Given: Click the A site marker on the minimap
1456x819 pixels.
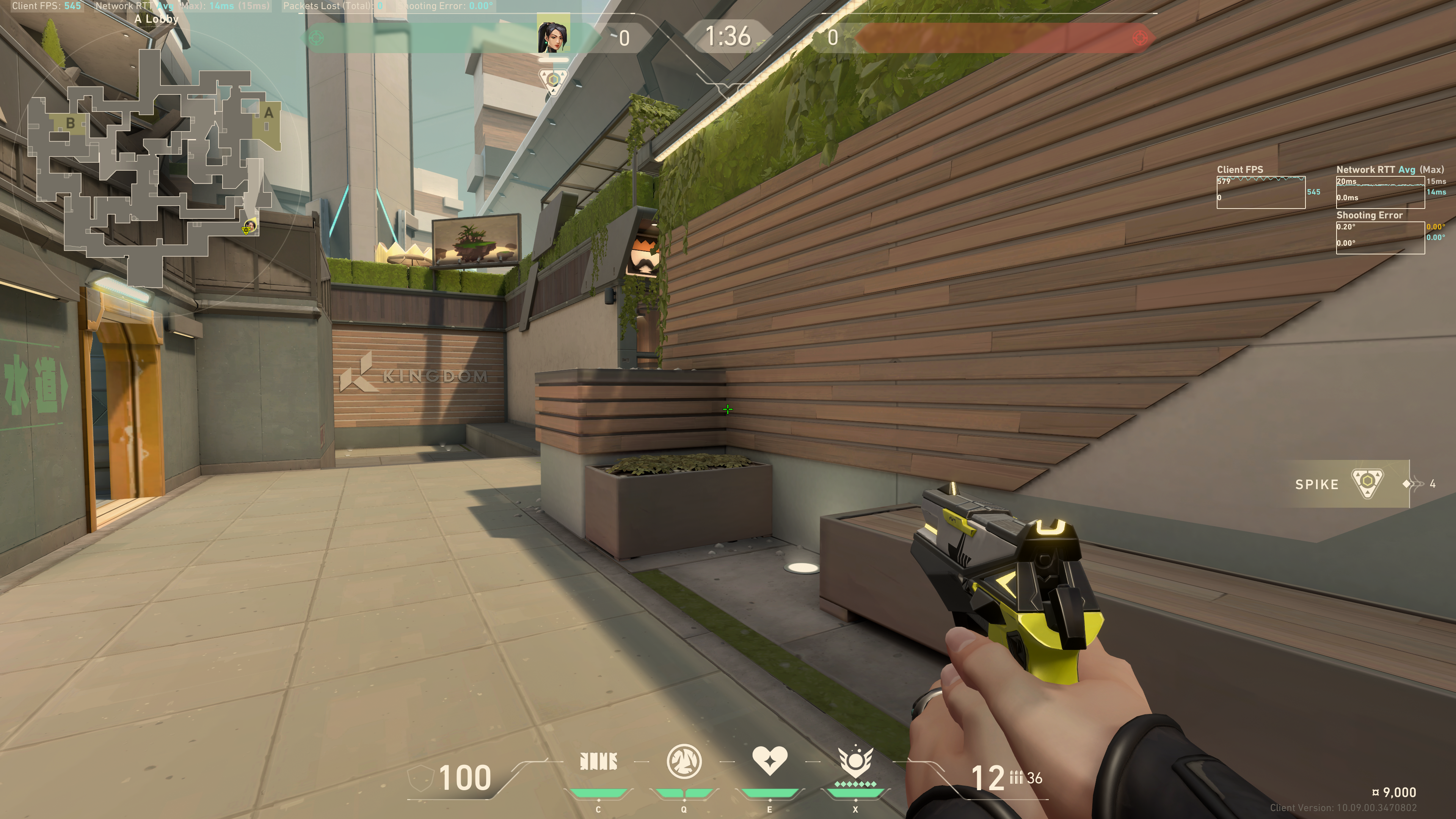Looking at the screenshot, I should pos(268,113).
